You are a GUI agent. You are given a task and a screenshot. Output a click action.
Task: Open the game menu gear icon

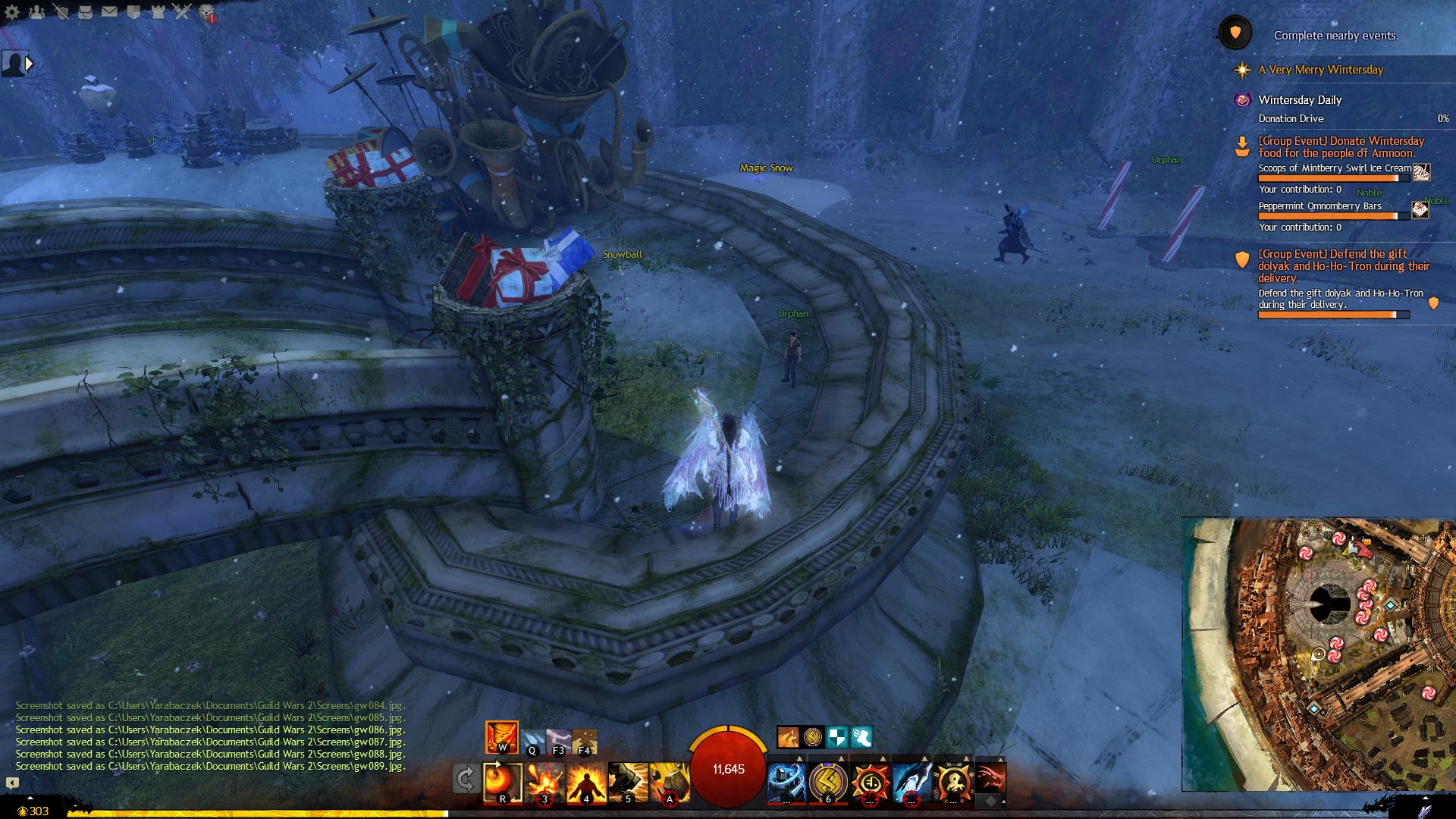[x=12, y=12]
